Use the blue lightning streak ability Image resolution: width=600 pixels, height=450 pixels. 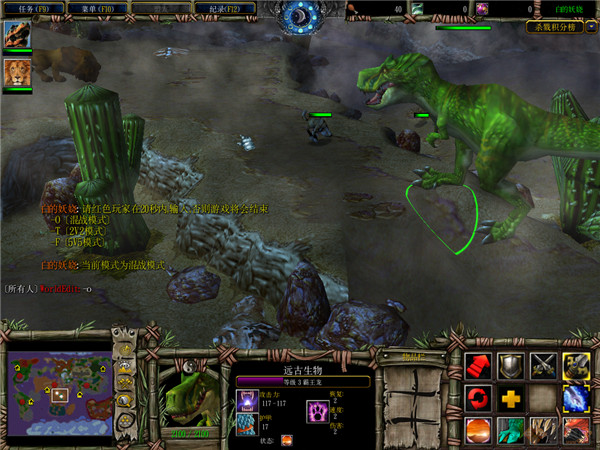575,398
